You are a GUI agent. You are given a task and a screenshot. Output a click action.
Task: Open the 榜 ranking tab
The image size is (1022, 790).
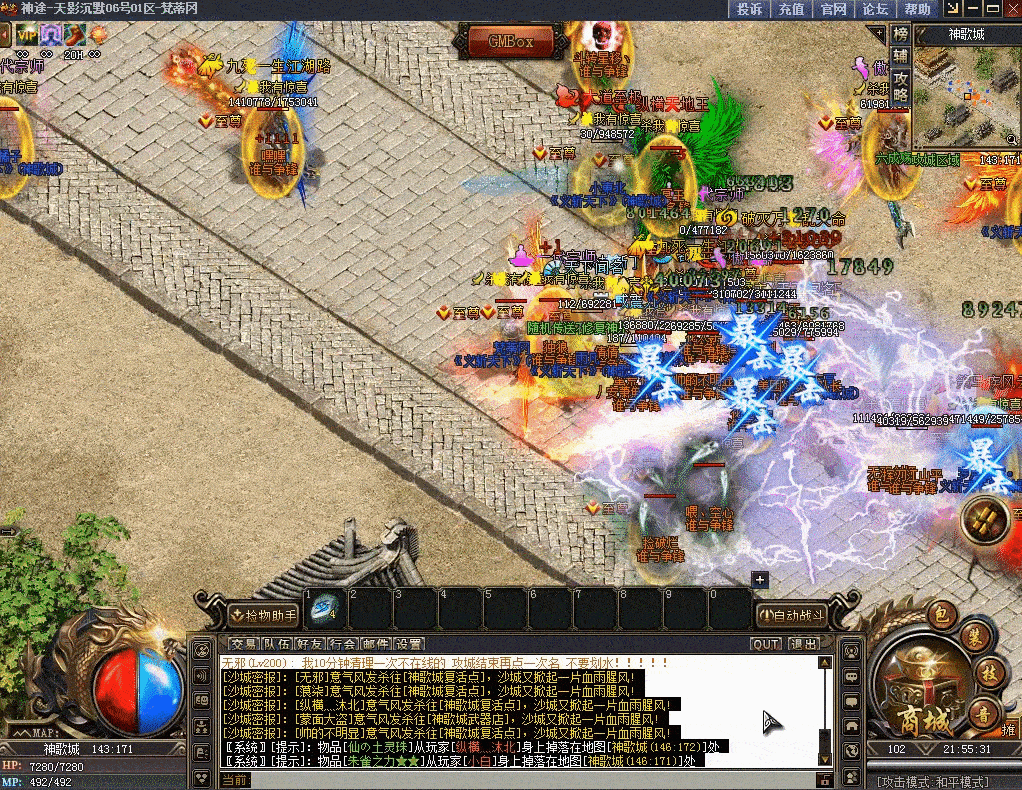click(x=900, y=34)
